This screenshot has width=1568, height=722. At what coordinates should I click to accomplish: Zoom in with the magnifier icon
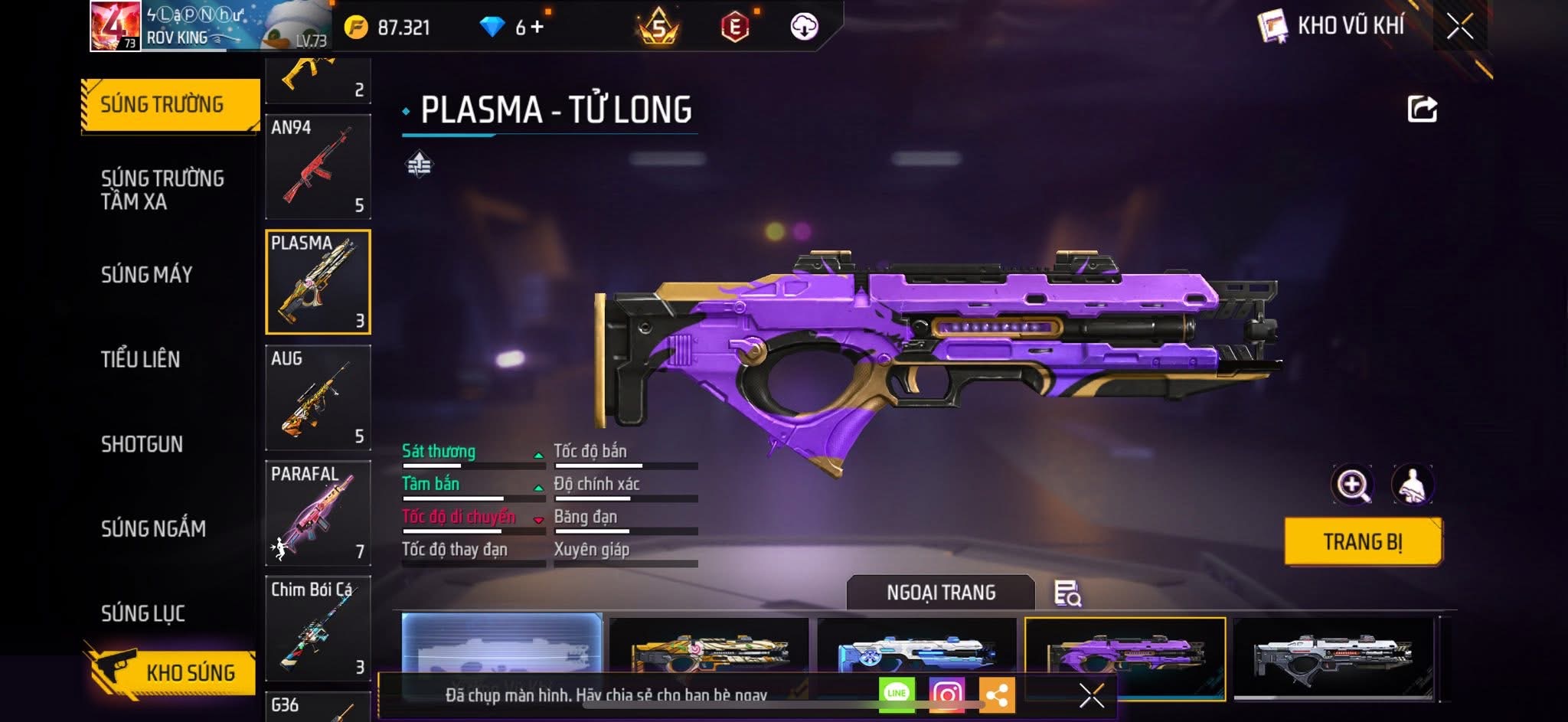pyautogui.click(x=1352, y=484)
